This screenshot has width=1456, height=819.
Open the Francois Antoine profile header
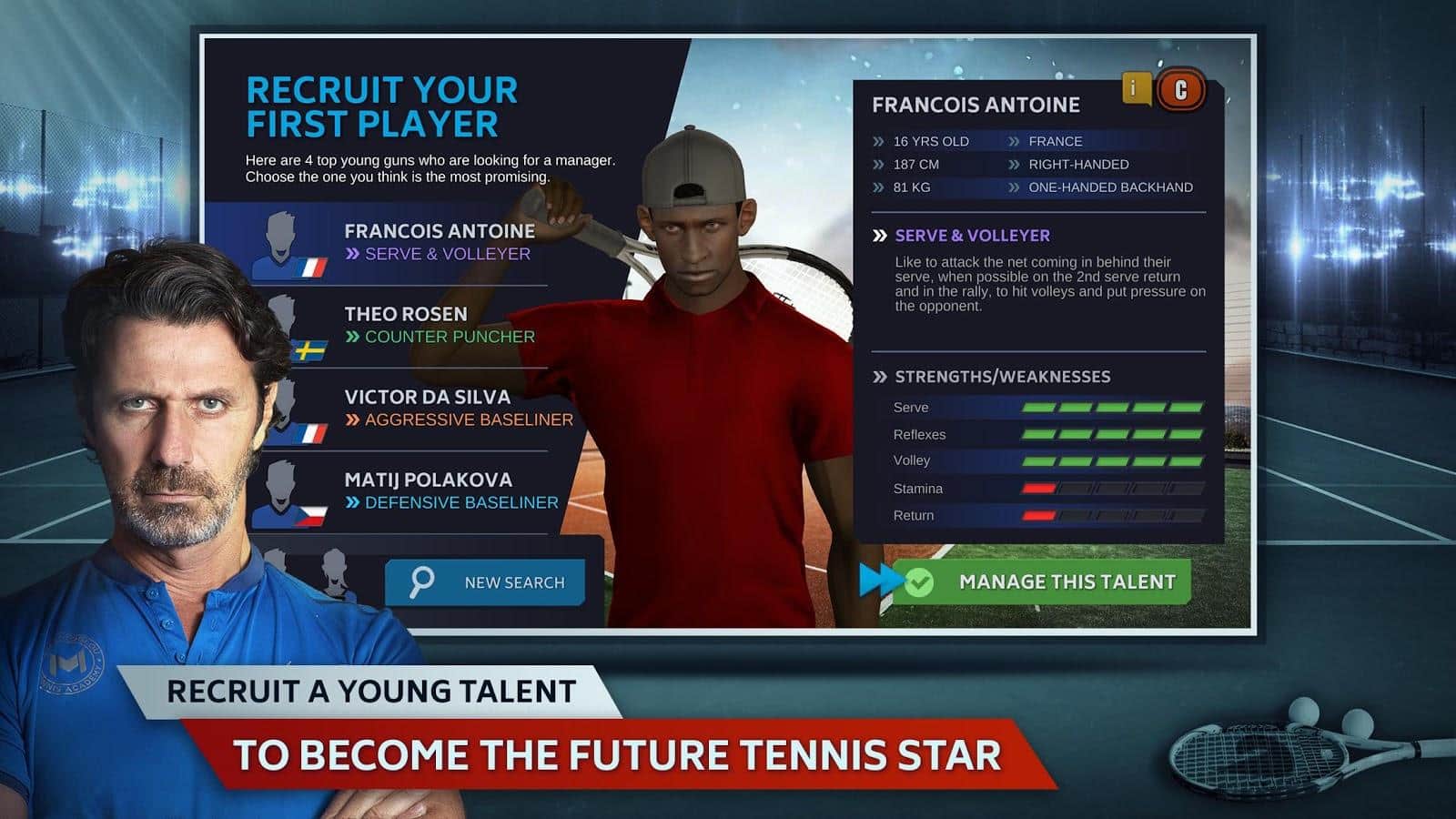(x=974, y=105)
